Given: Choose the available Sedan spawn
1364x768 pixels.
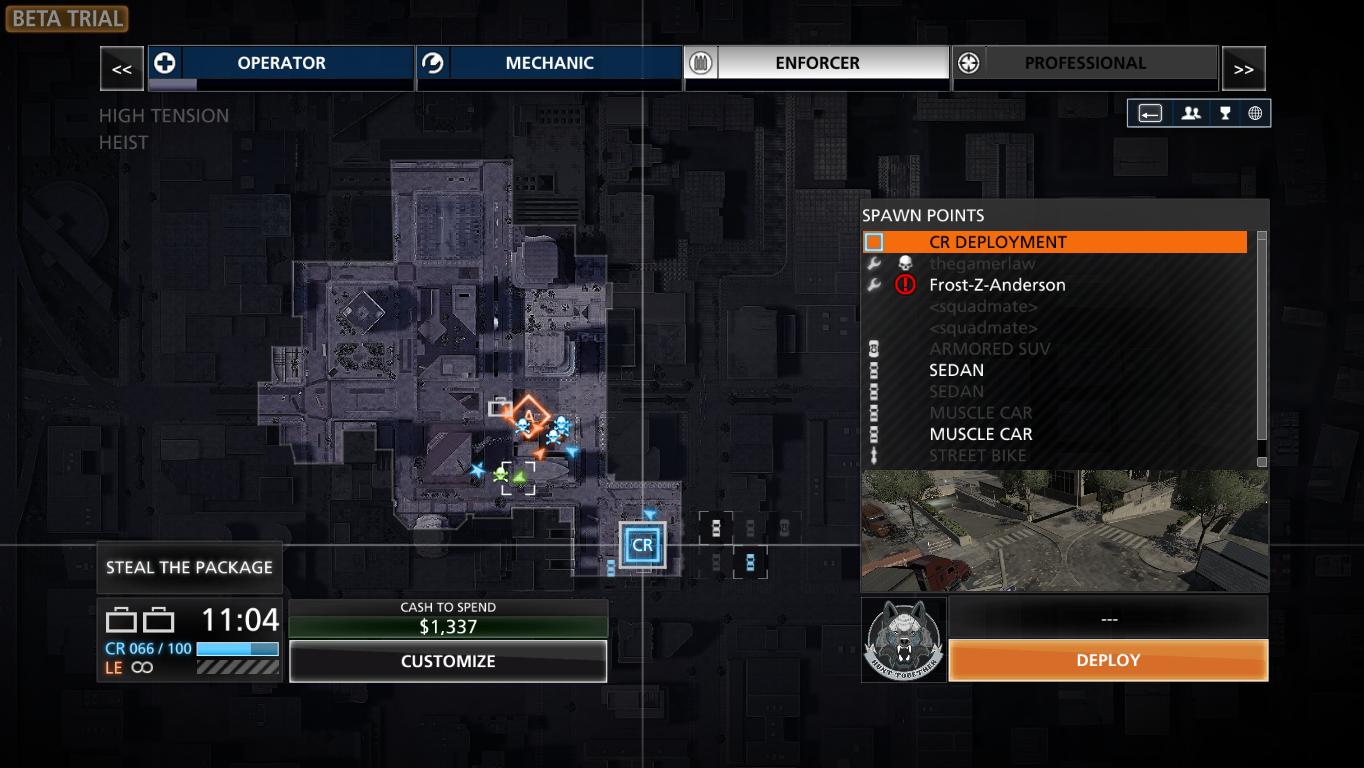Looking at the screenshot, I should 957,370.
